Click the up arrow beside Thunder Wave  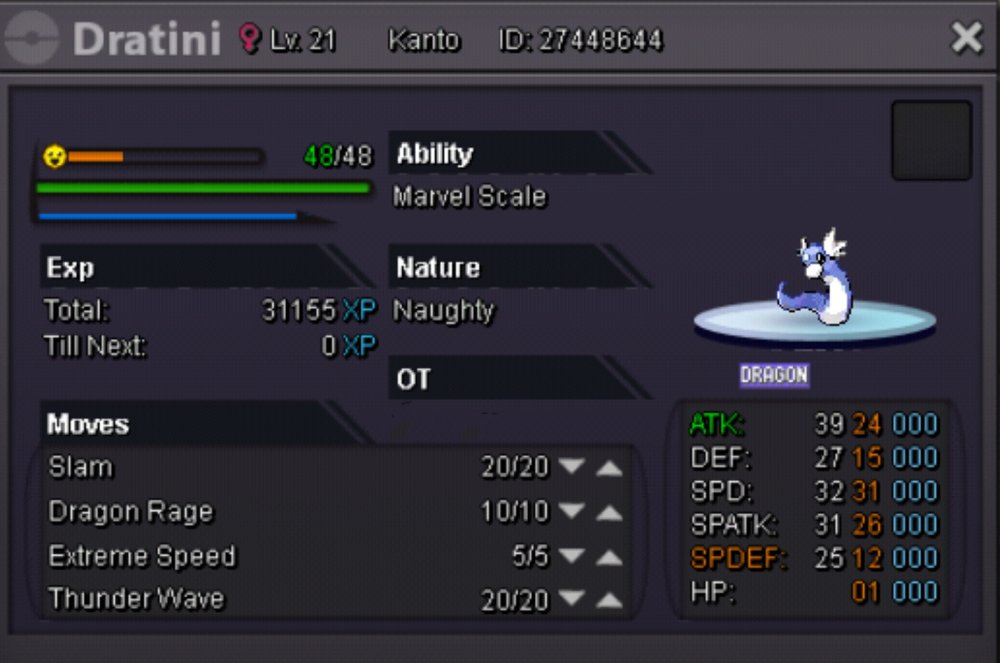[609, 600]
